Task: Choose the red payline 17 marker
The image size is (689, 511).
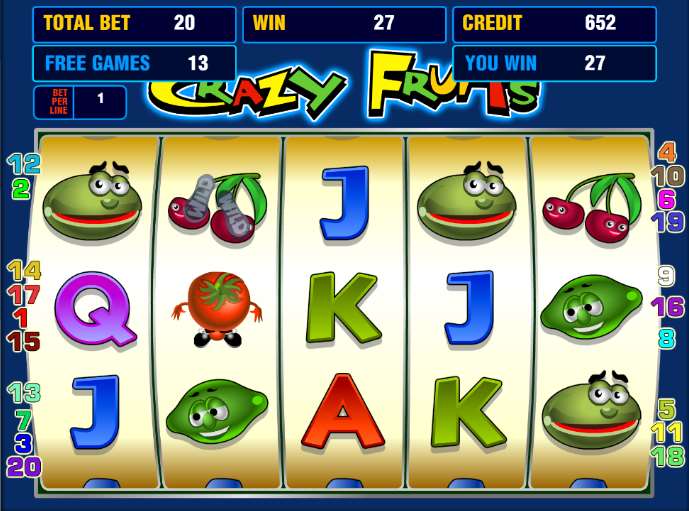Action: (24, 294)
